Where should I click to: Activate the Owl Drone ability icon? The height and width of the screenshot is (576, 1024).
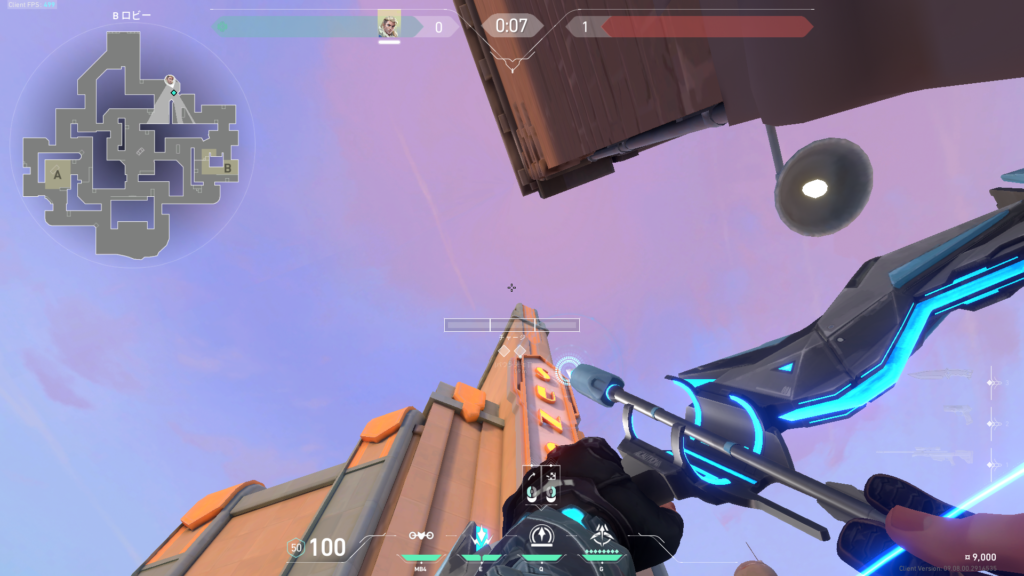pos(421,537)
